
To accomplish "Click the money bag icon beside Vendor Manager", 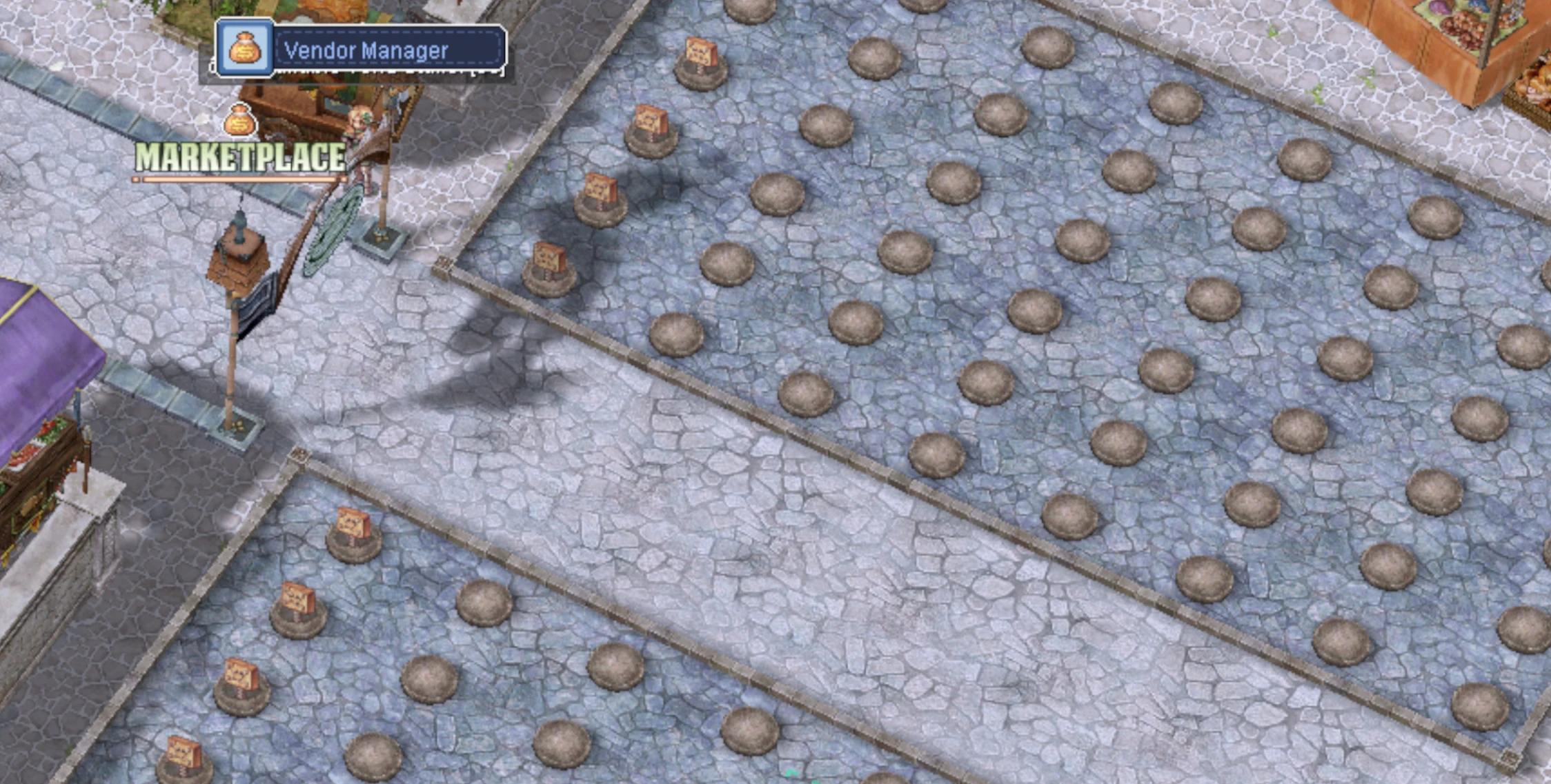I will [x=246, y=48].
